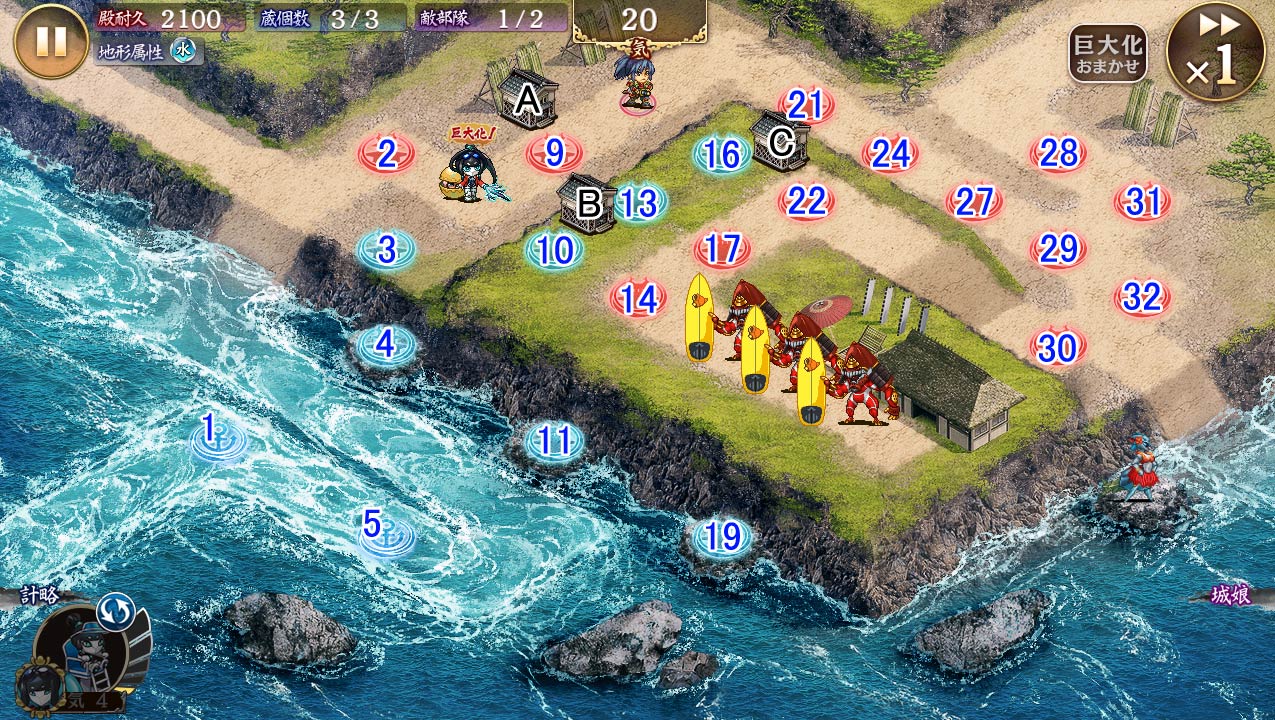Select red deployment tile 14
This screenshot has height=720, width=1275.
[x=638, y=298]
